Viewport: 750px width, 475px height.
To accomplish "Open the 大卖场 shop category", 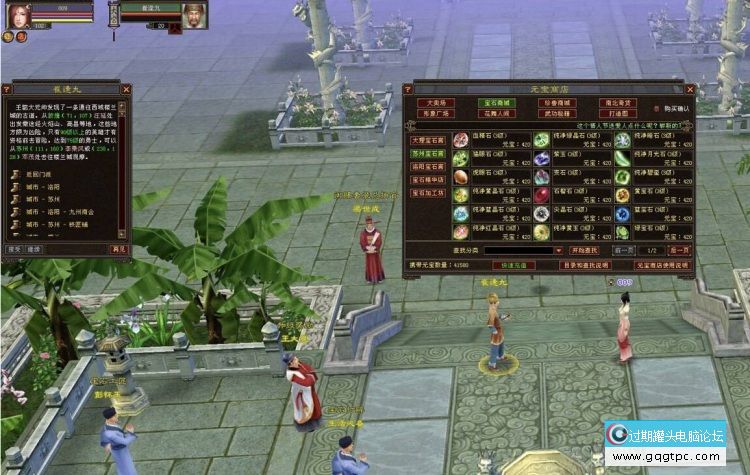I will [437, 102].
